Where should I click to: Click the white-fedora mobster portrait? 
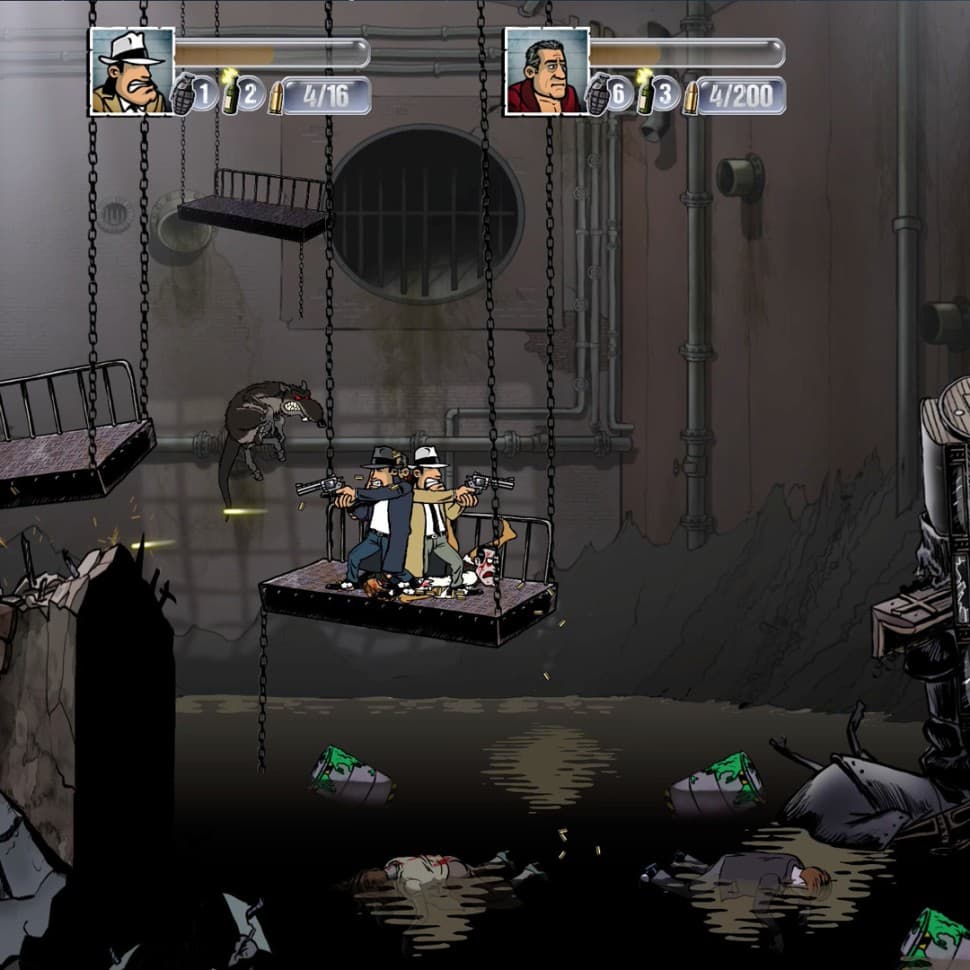point(132,71)
